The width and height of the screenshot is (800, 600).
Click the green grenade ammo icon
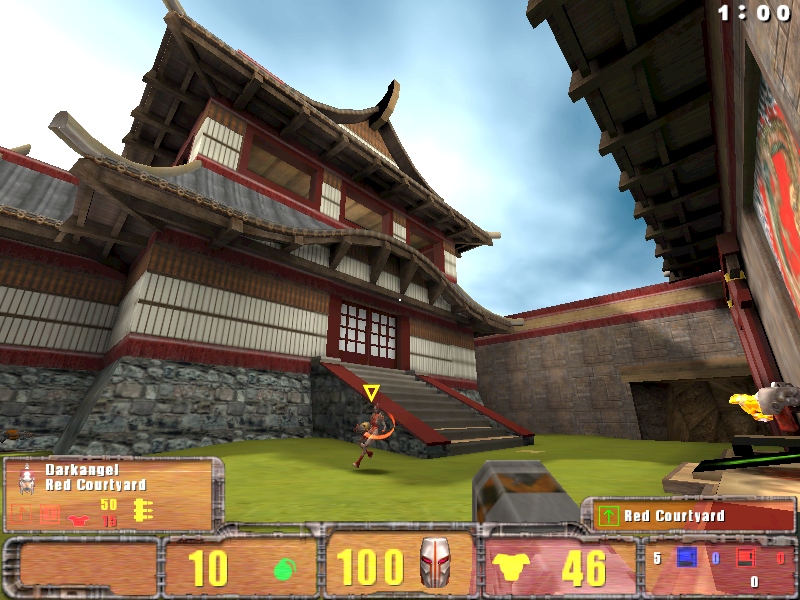click(x=283, y=568)
